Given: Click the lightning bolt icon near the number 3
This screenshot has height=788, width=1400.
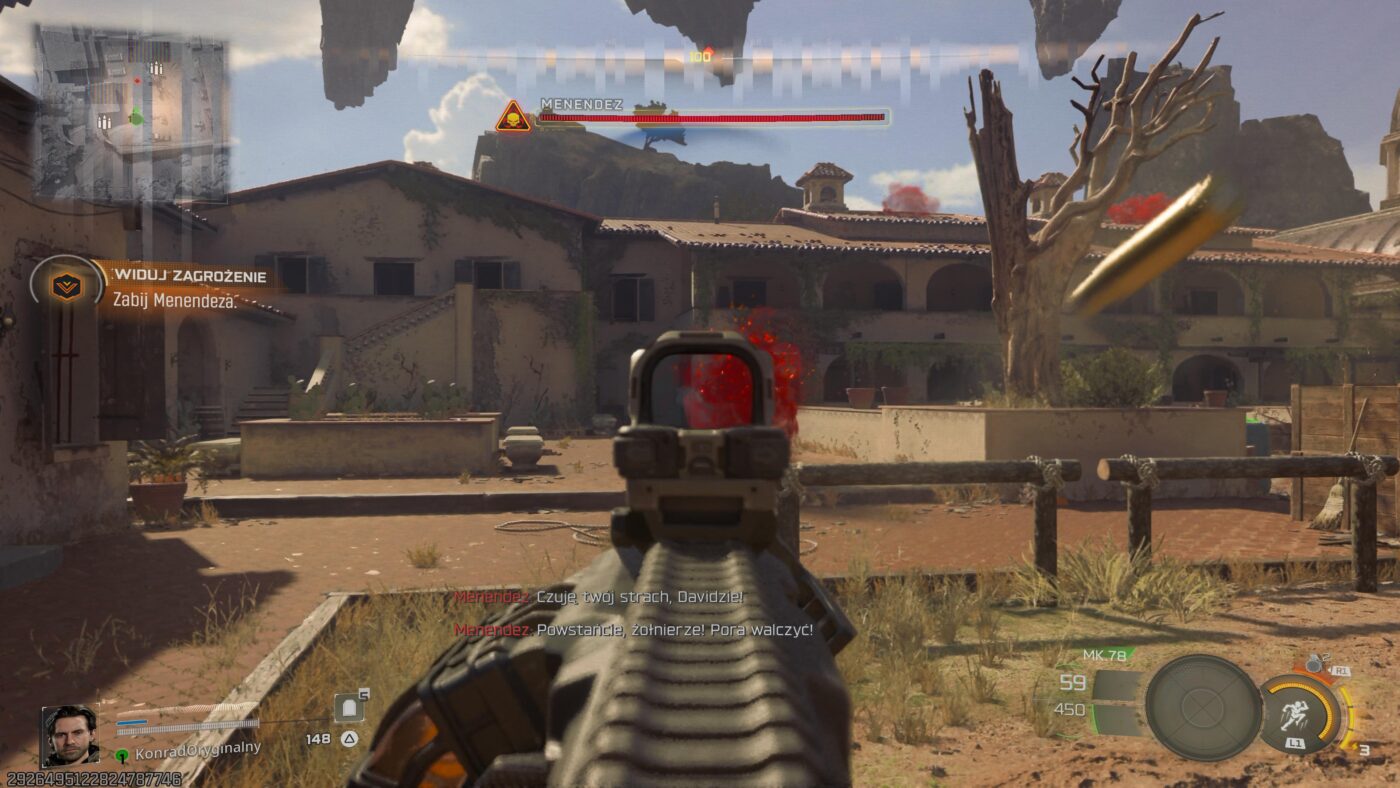Looking at the screenshot, I should [x=1355, y=745].
